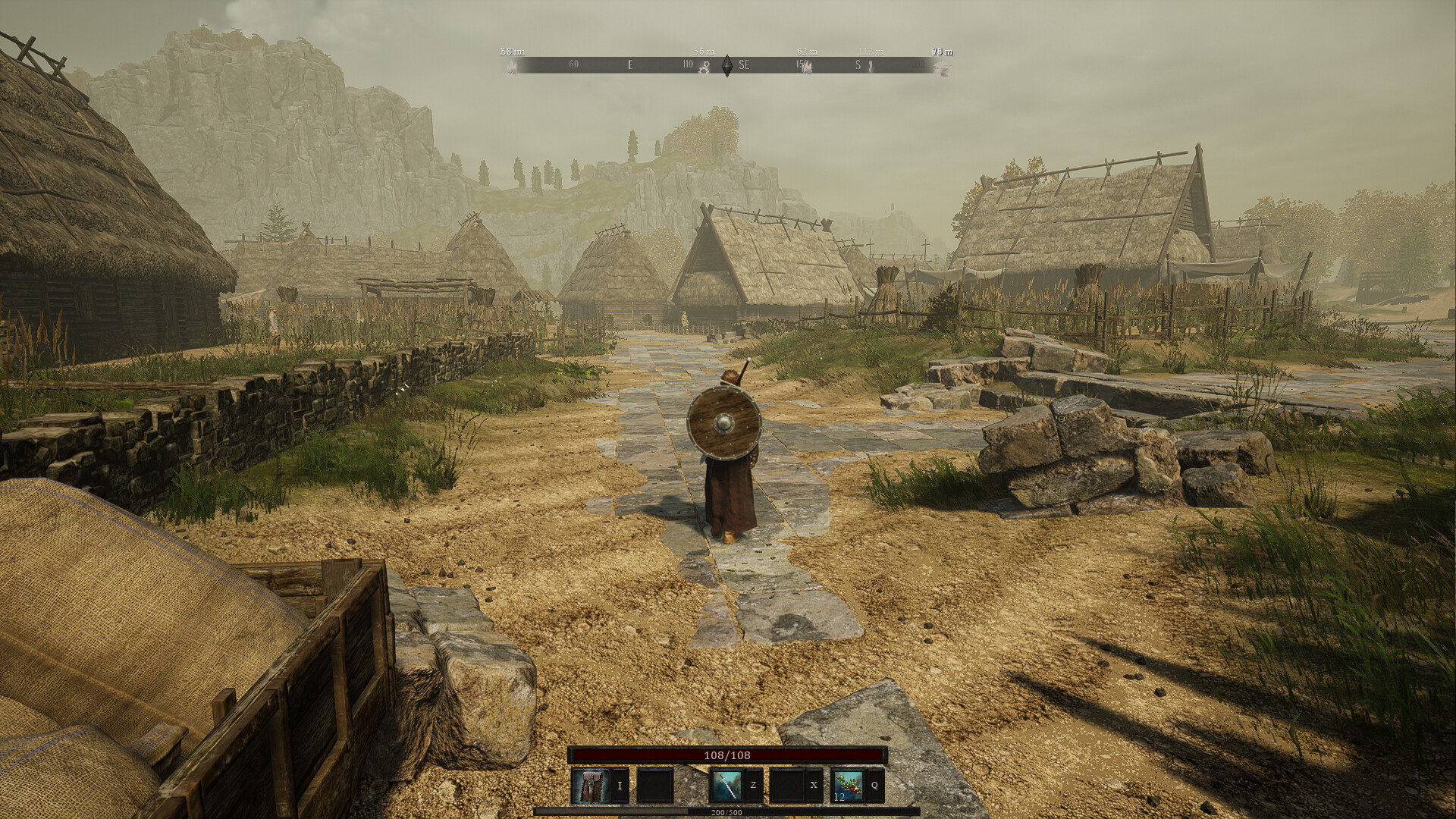1456x819 pixels.
Task: Click the S cardinal direction on the compass
Action: coord(857,64)
